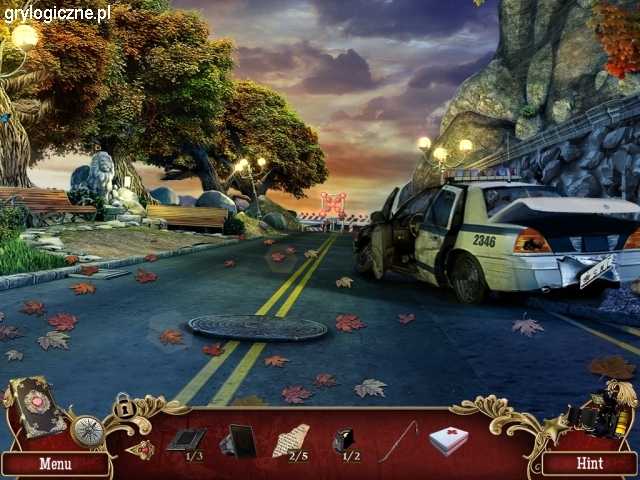The width and height of the screenshot is (640, 480).
Task: Select the dark frame item marked 1/3
Action: coord(187,438)
